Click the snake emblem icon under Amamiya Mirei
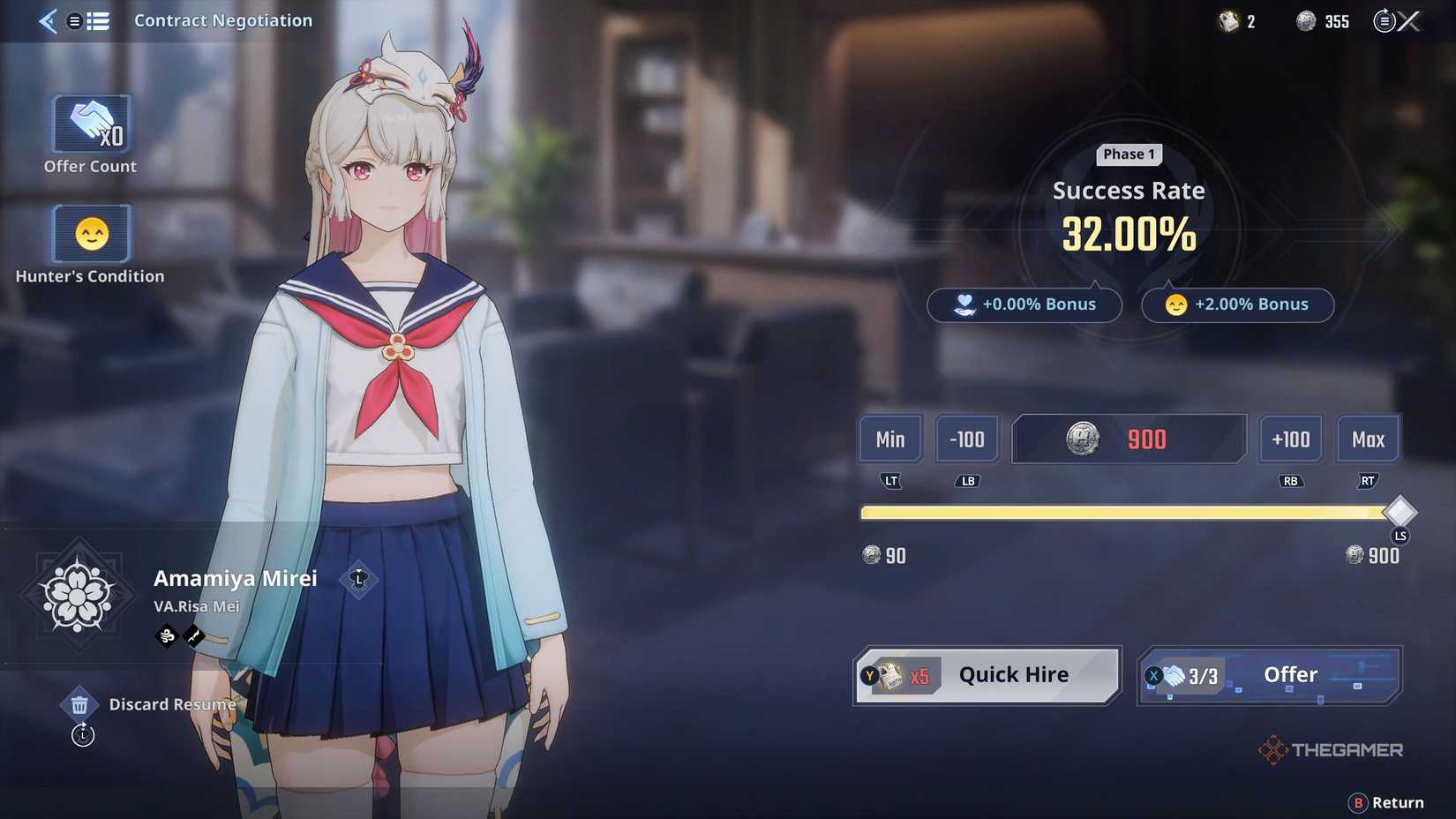This screenshot has height=819, width=1456. point(166,635)
